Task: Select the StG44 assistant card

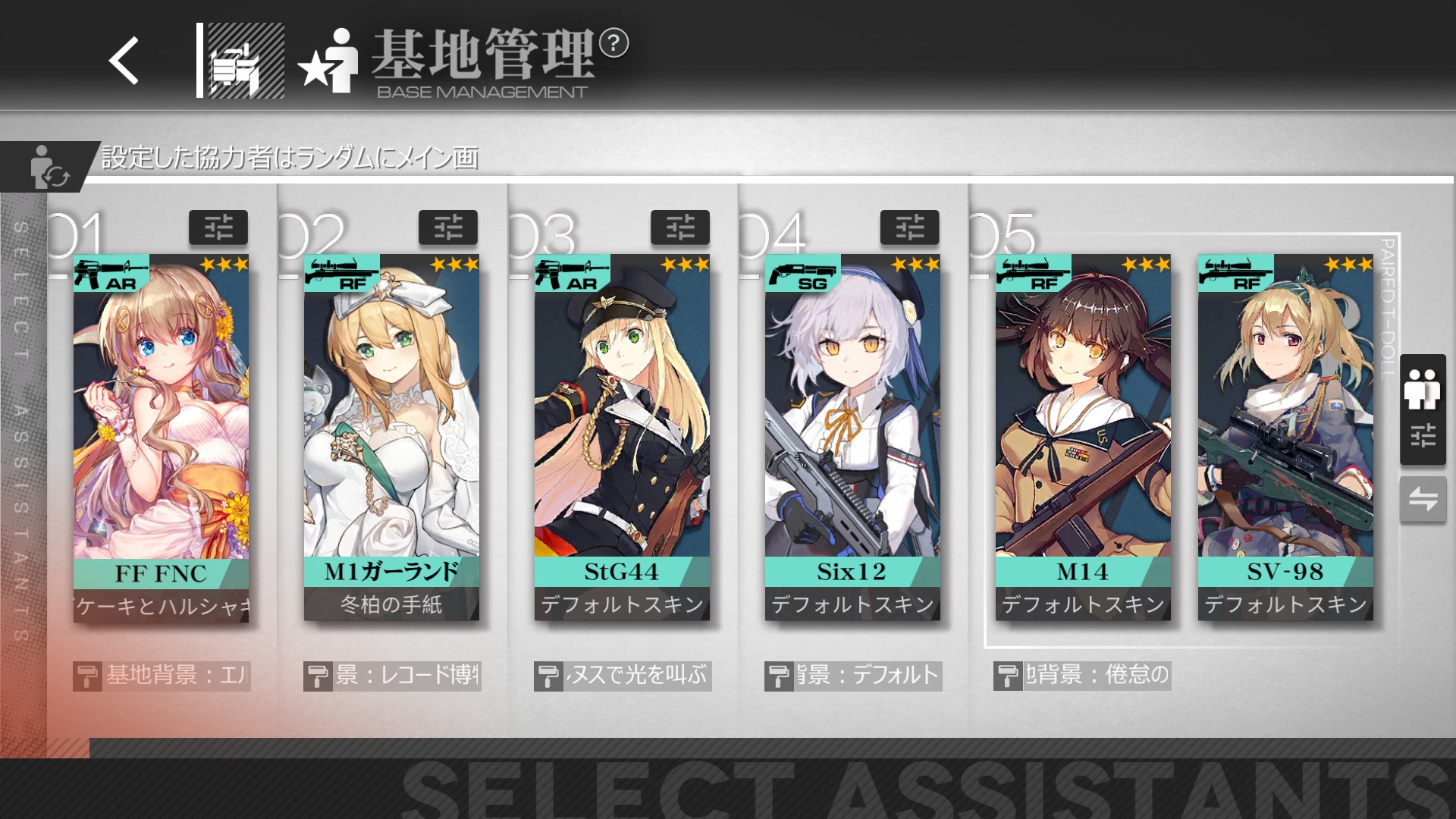Action: coord(622,437)
